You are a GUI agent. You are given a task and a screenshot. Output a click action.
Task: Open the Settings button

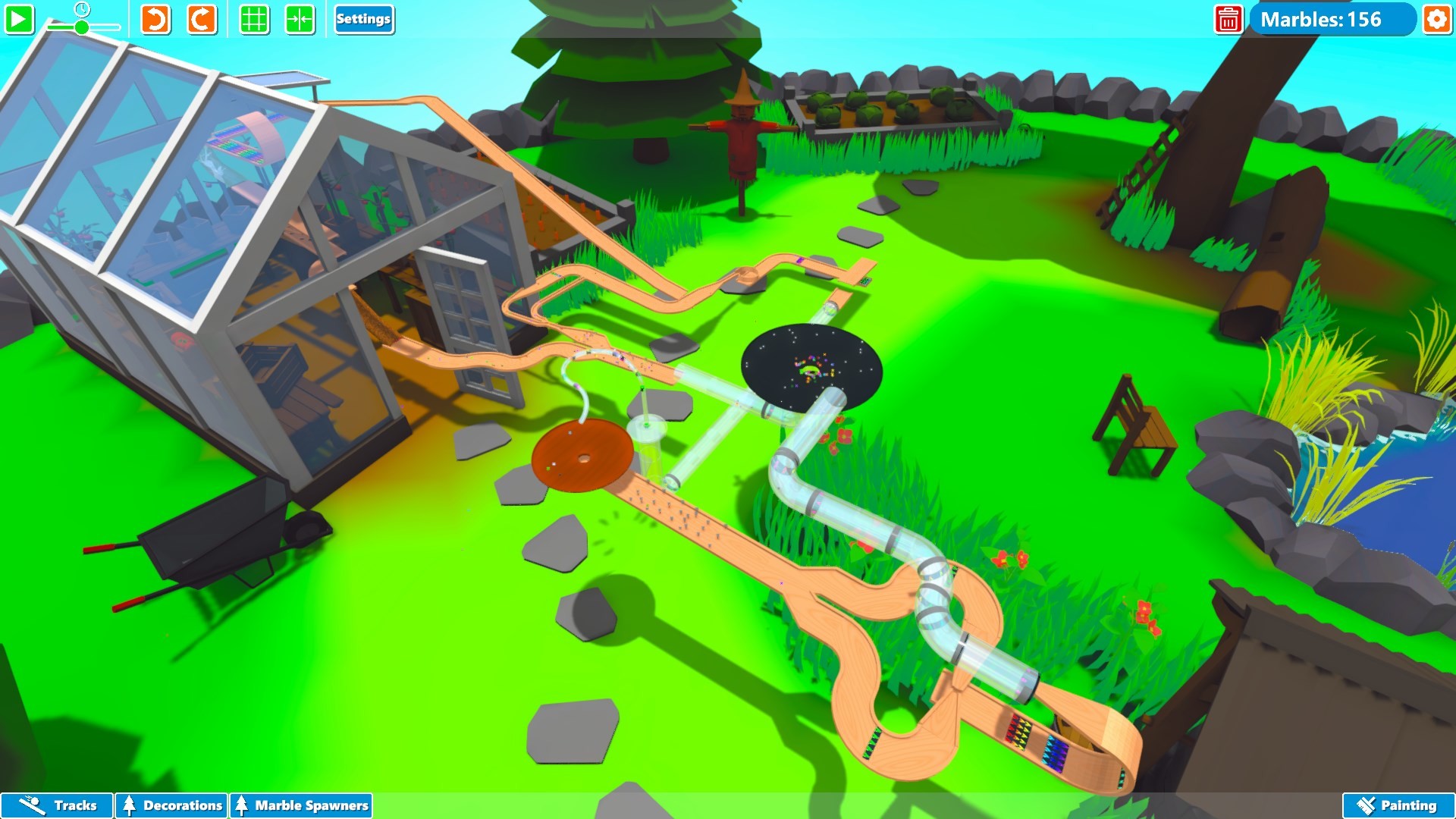364,20
